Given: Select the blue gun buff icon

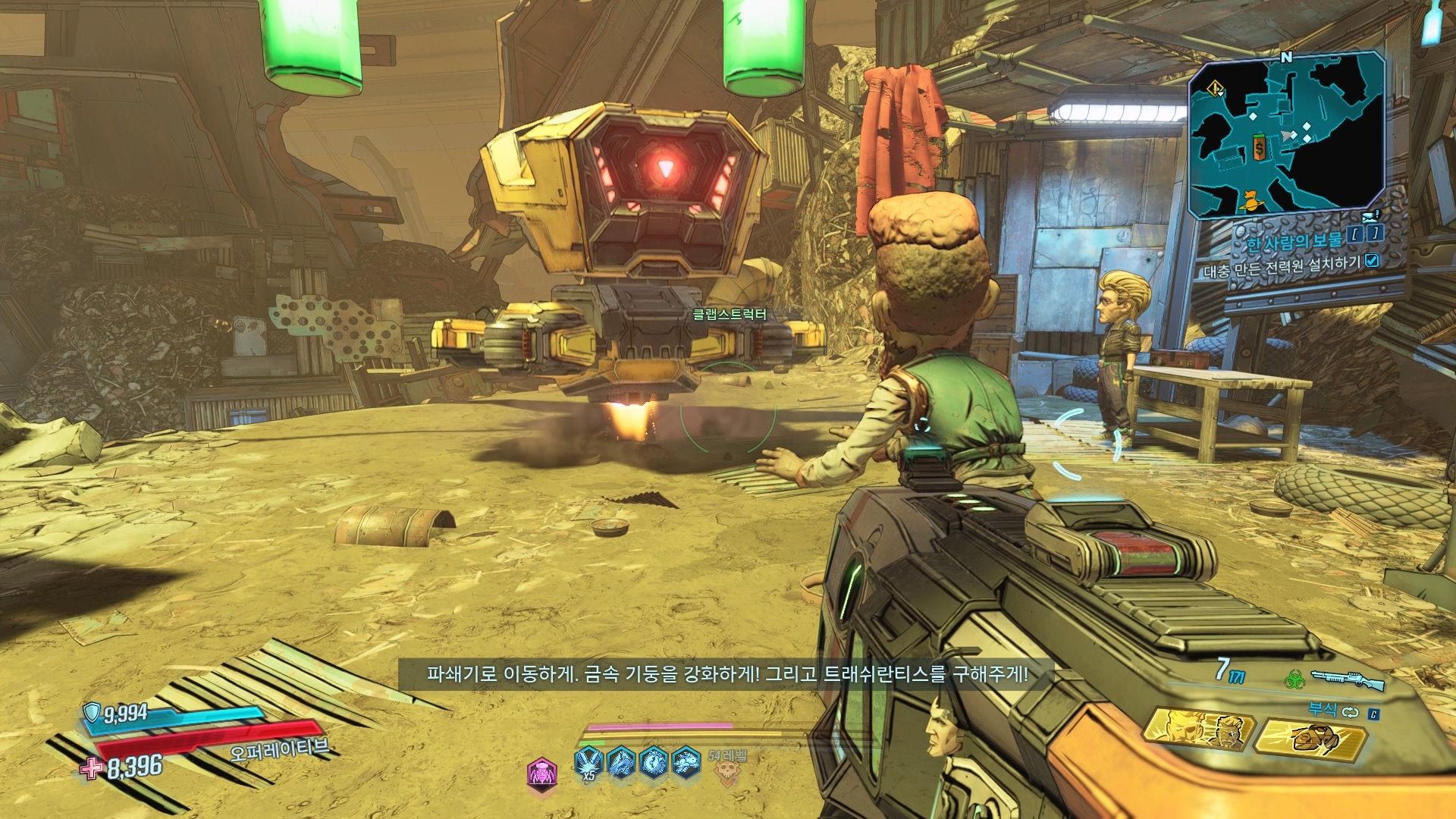Looking at the screenshot, I should (x=621, y=762).
